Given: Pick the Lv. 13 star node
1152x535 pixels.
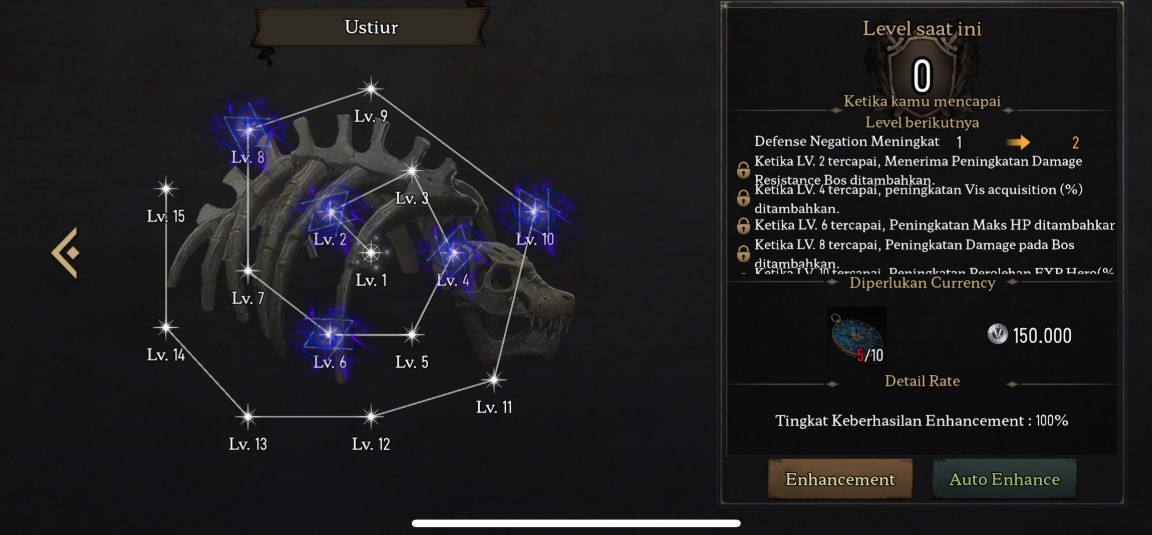Looking at the screenshot, I should pos(247,416).
